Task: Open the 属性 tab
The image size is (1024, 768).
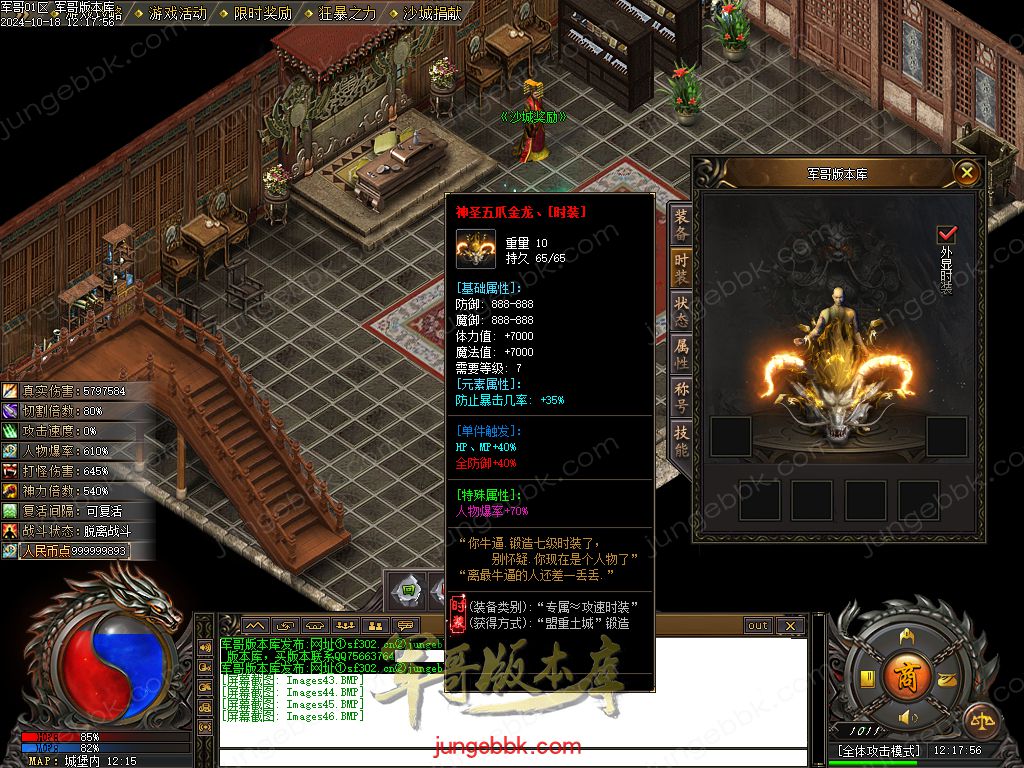Action: [x=681, y=354]
